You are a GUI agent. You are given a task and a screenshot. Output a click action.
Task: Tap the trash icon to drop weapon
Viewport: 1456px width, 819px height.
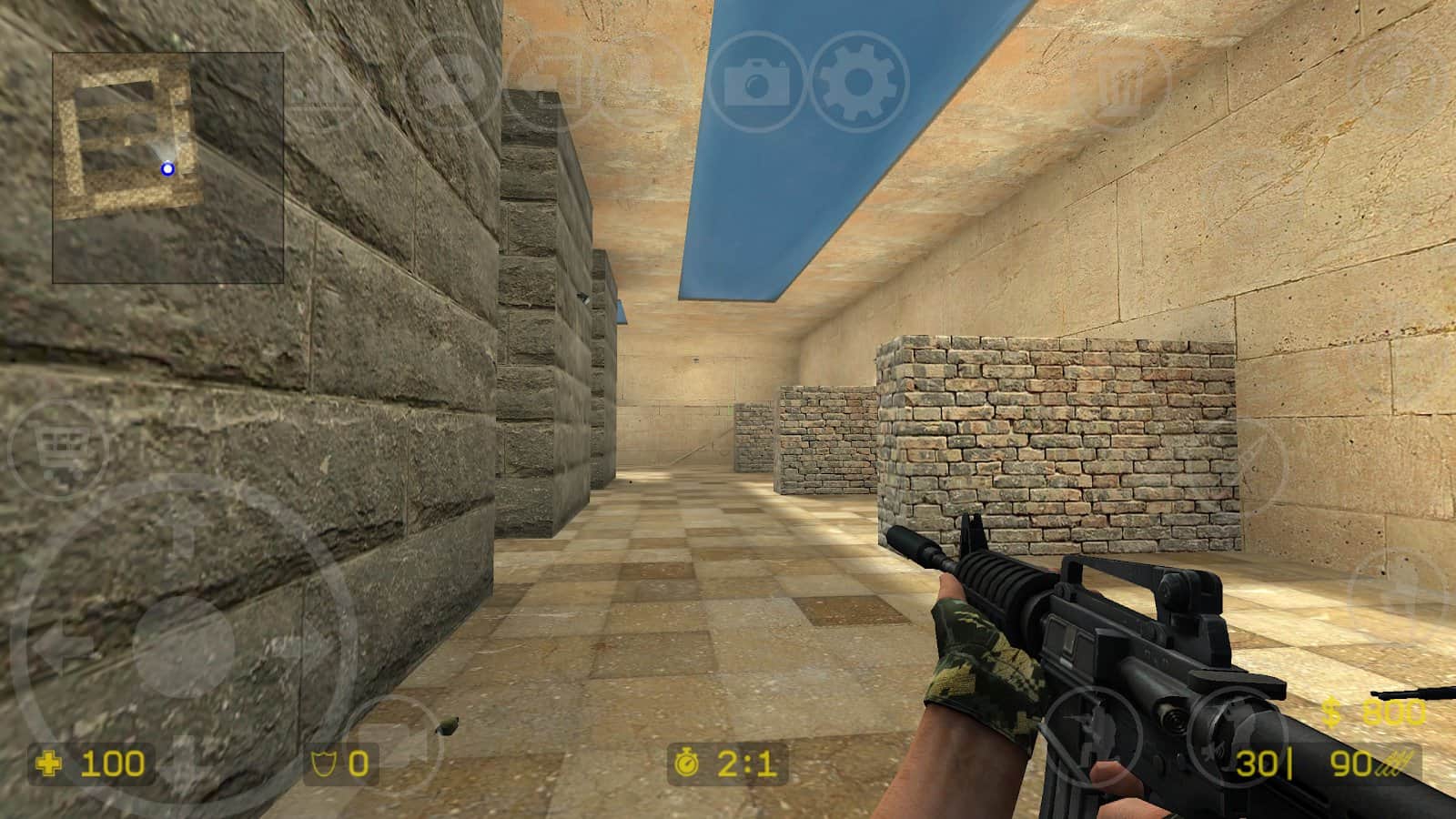point(1124,82)
